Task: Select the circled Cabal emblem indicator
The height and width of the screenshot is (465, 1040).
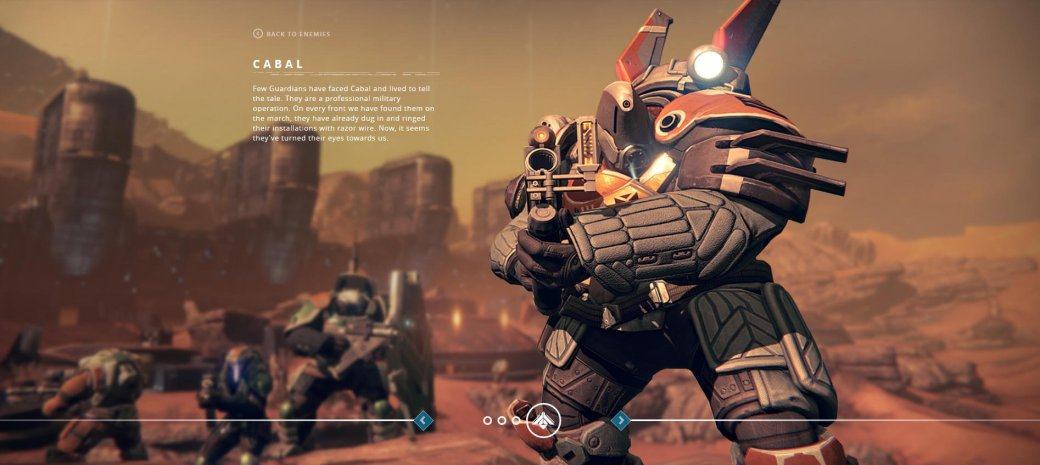Action: click(543, 420)
